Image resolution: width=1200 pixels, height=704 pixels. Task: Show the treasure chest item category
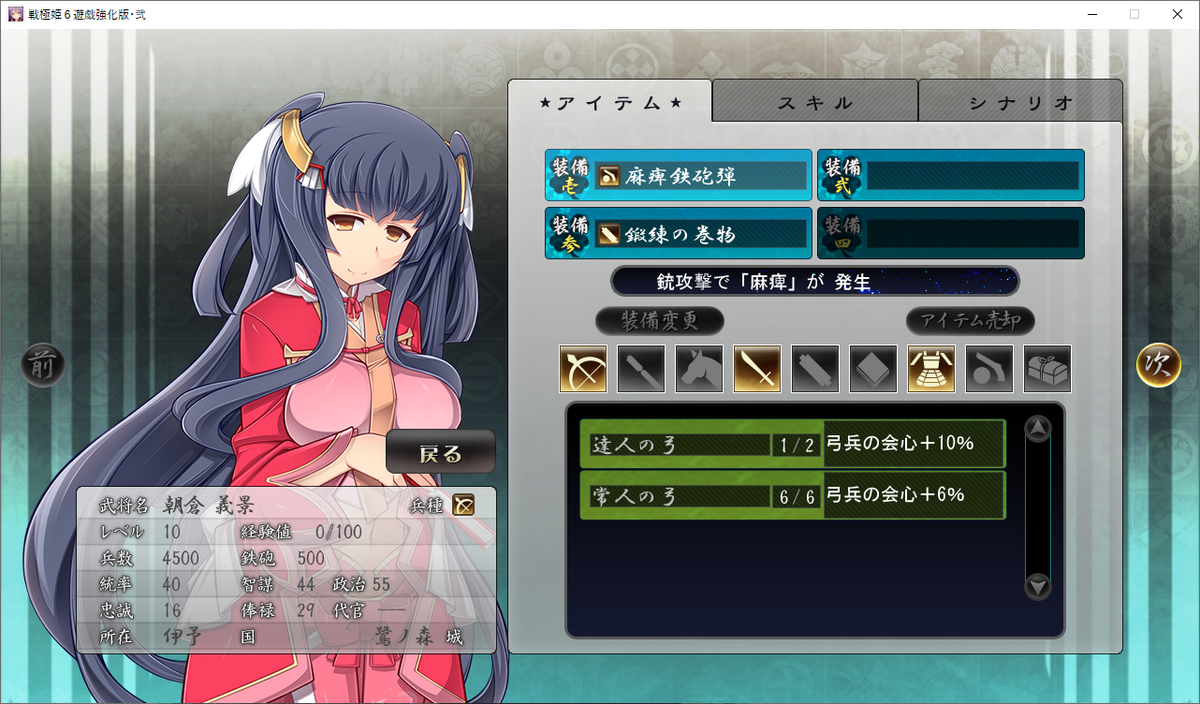pos(1047,369)
